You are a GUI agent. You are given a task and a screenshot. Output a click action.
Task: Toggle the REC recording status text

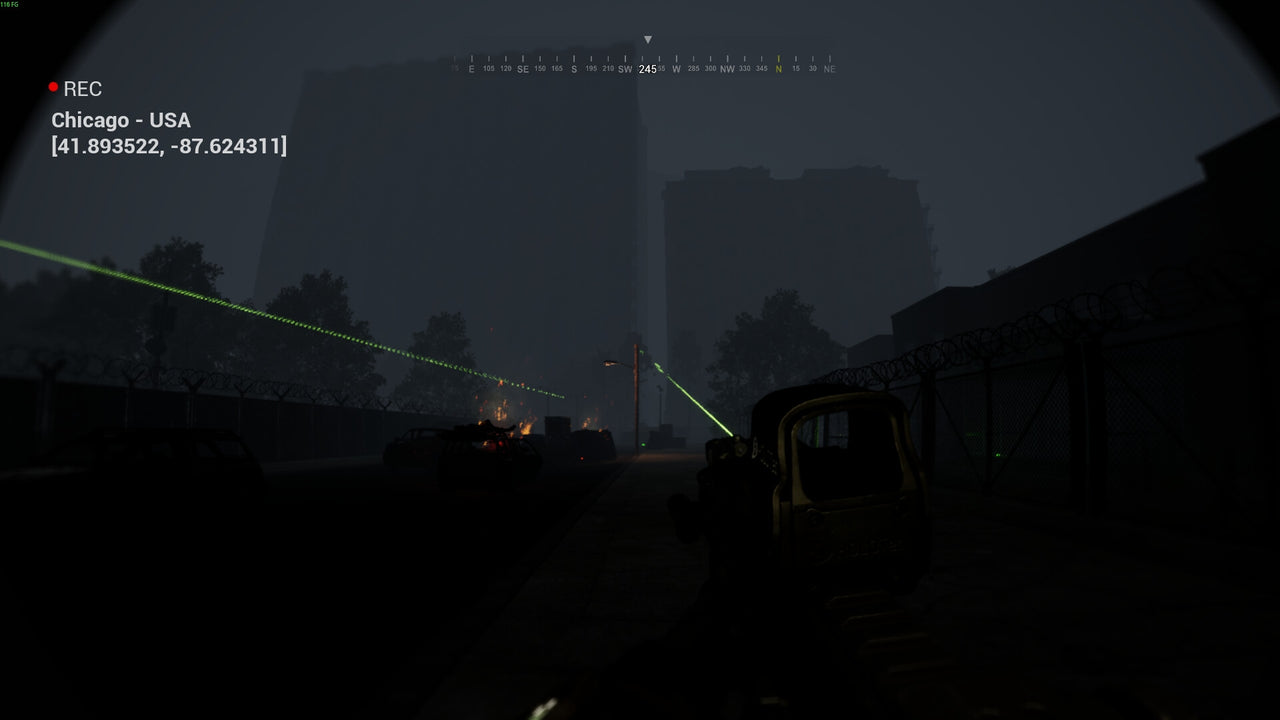81,89
